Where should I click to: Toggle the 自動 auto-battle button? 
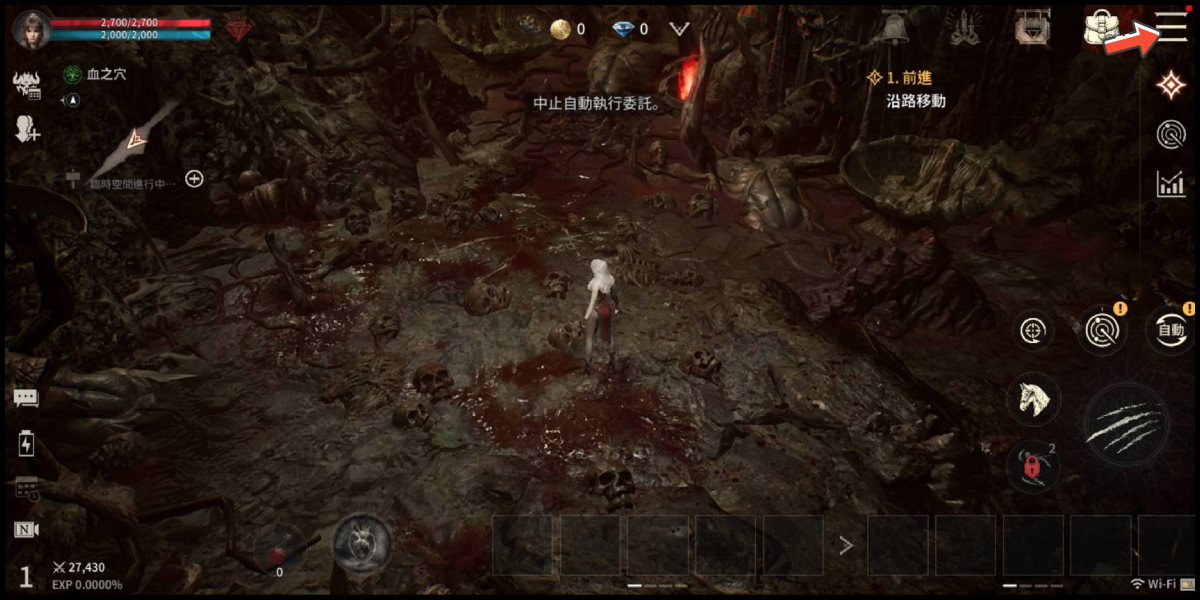[x=1171, y=330]
